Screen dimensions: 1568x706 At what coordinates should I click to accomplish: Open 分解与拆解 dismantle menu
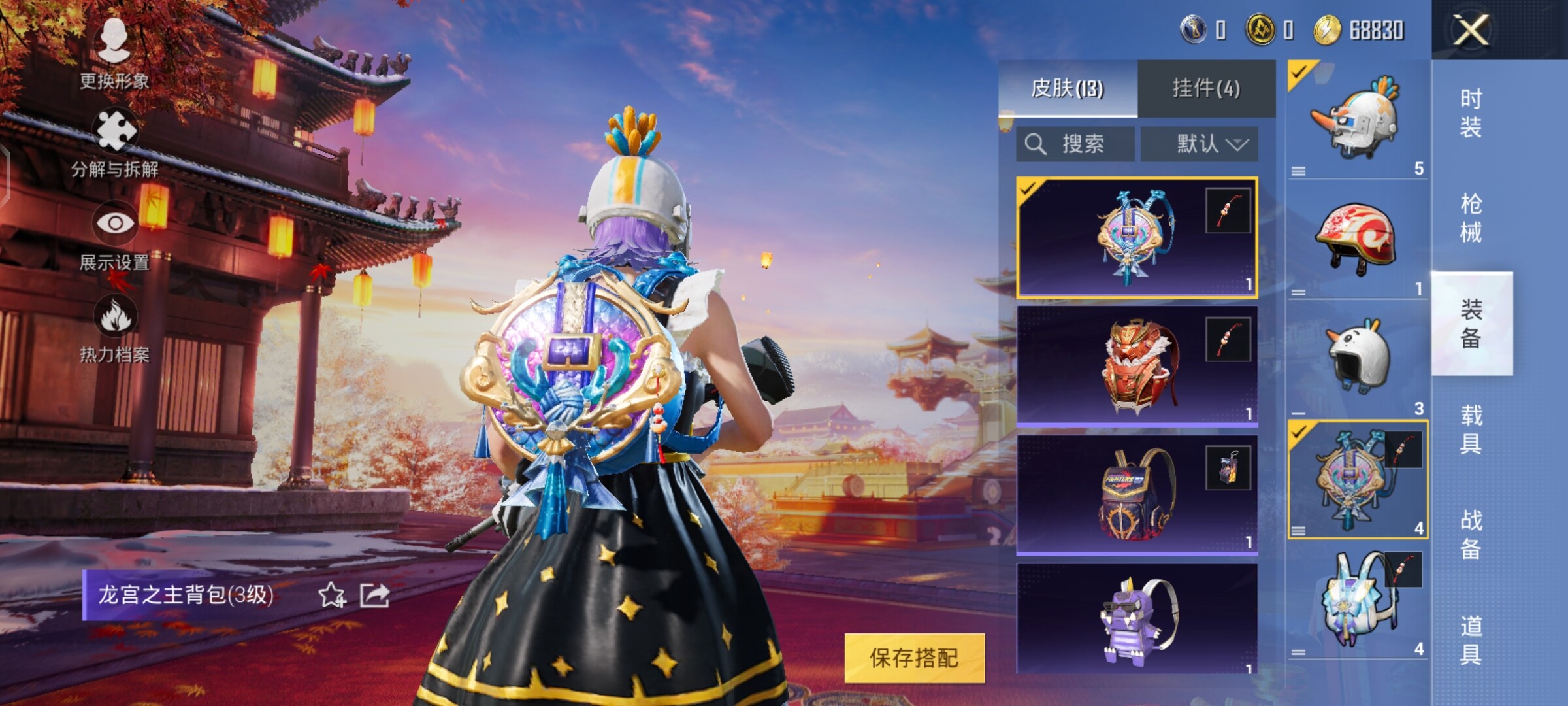pyautogui.click(x=115, y=144)
